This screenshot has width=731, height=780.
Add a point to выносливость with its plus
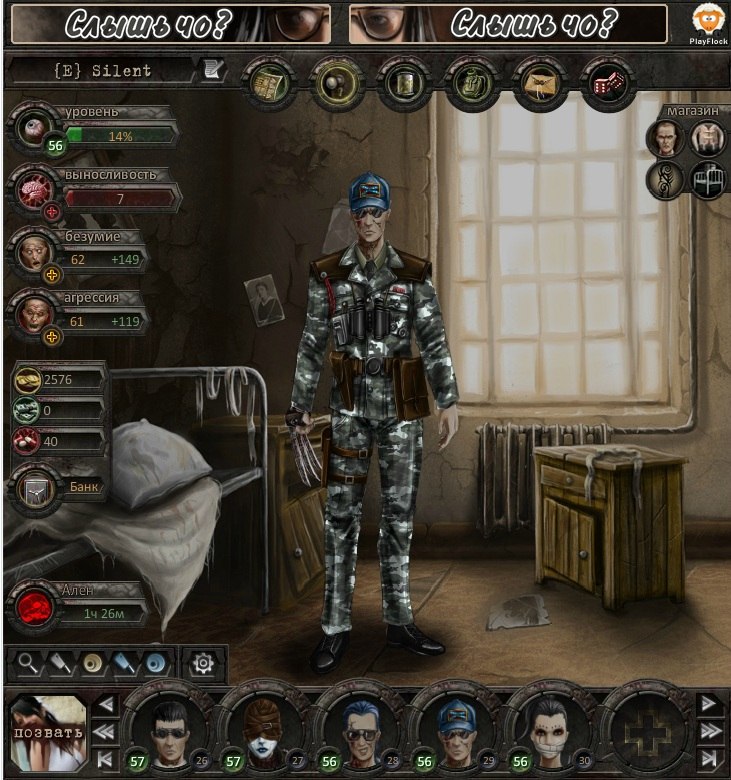coord(52,213)
